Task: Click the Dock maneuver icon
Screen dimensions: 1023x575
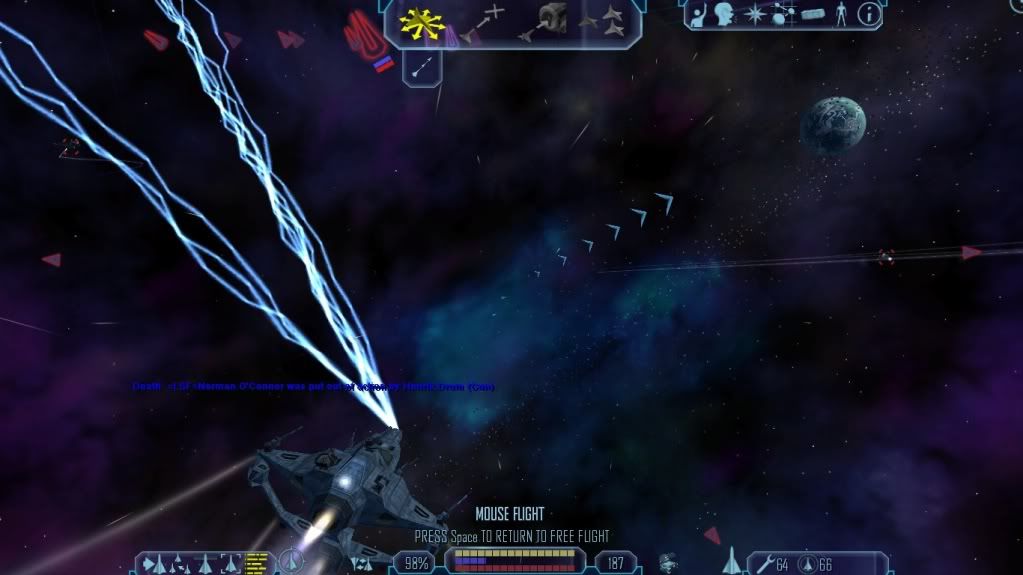Action: pyautogui.click(x=551, y=20)
